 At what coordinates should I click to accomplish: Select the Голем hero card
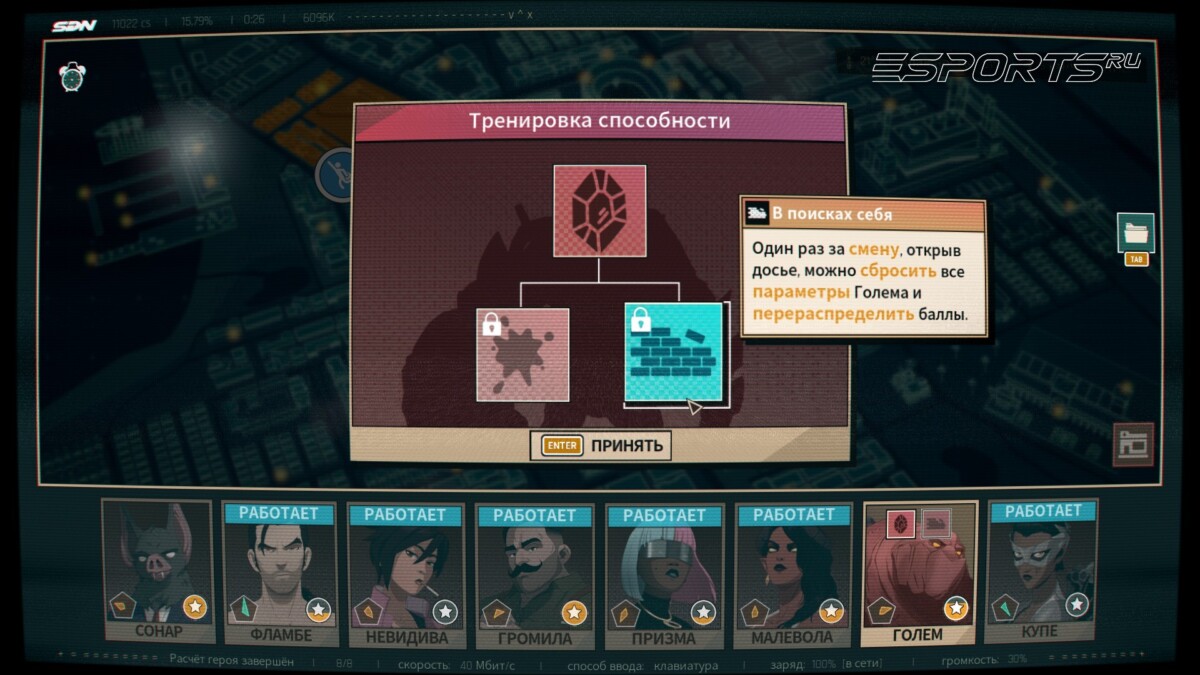[919, 573]
